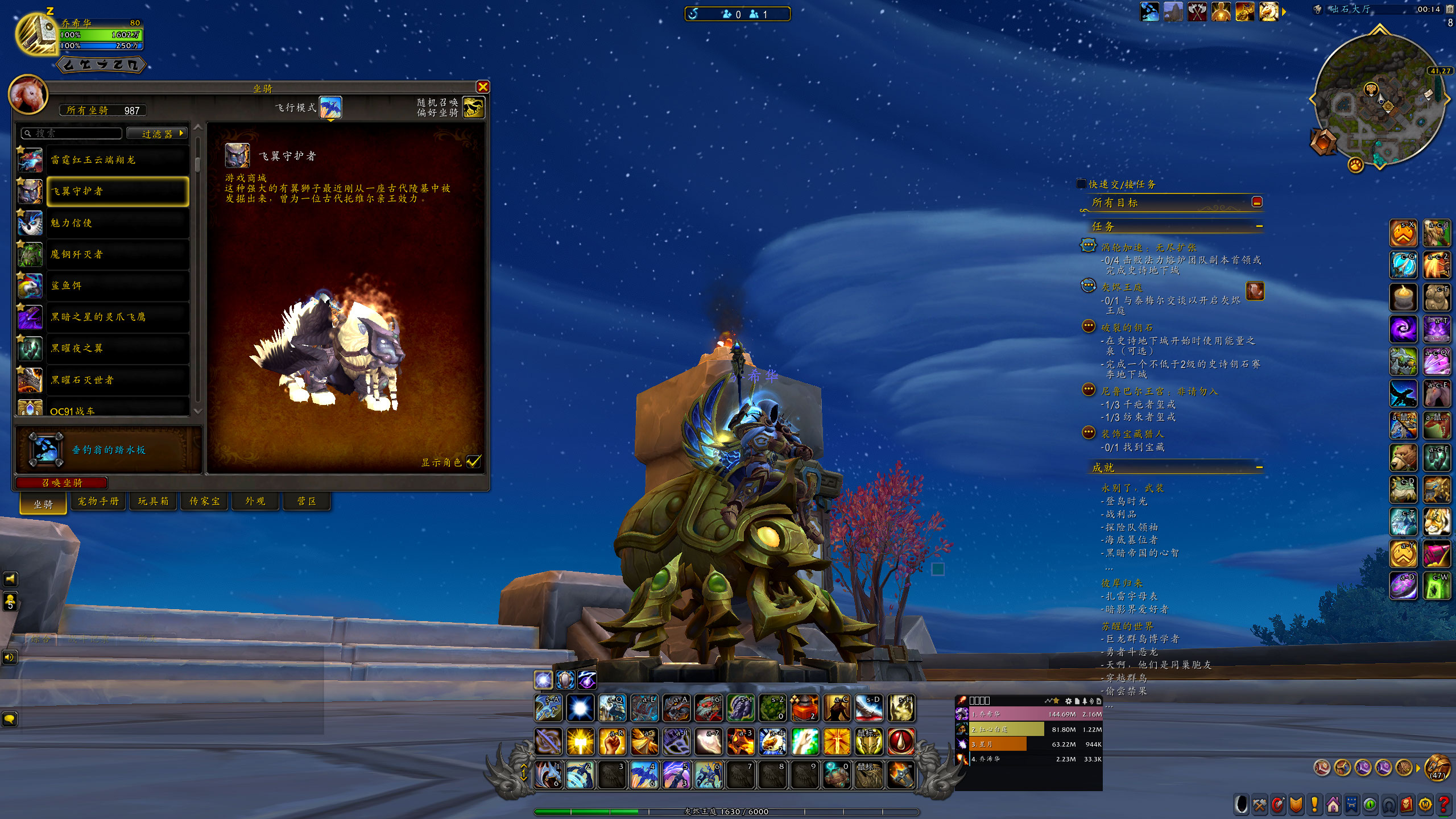Select the 黑曜夜之翼 mount
The width and height of the screenshot is (1456, 819).
(x=117, y=348)
